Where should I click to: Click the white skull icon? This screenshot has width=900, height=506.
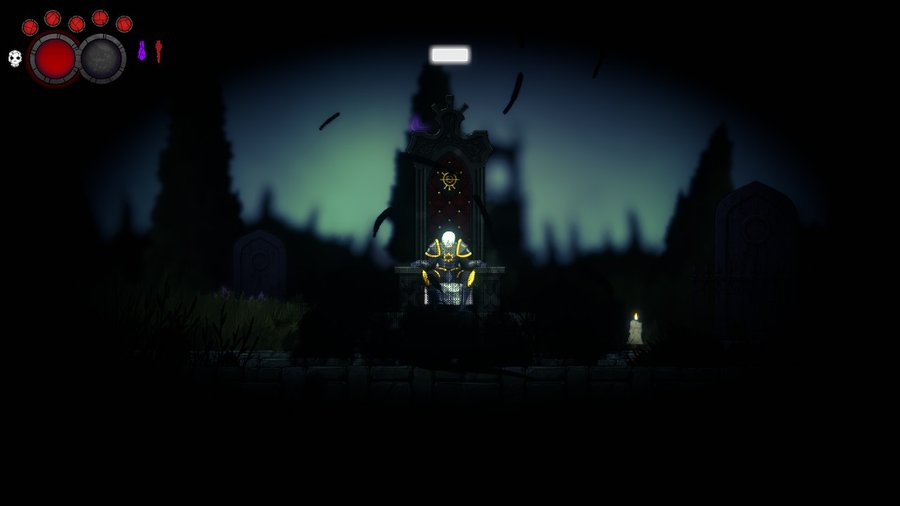[15, 58]
